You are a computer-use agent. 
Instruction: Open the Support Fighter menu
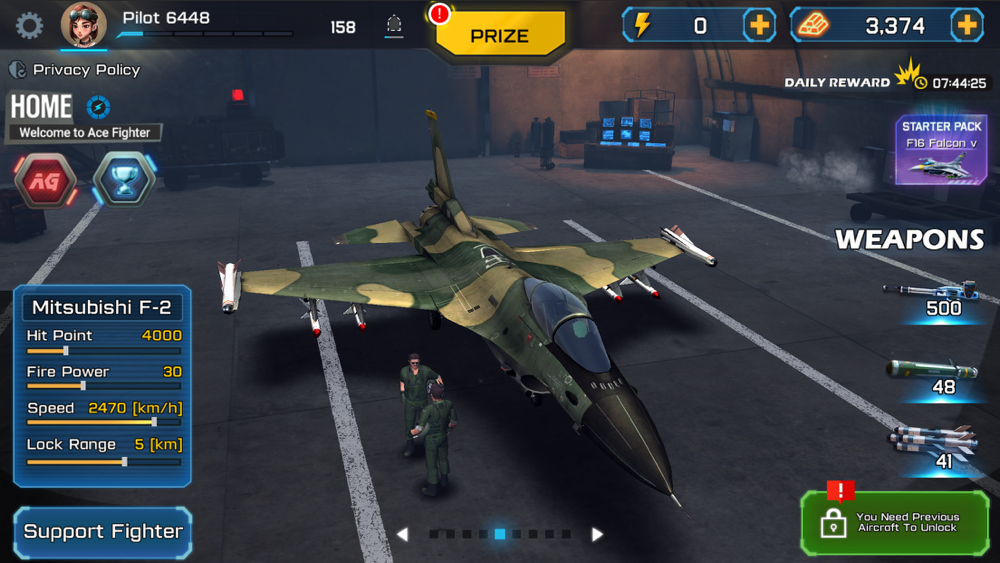point(103,532)
